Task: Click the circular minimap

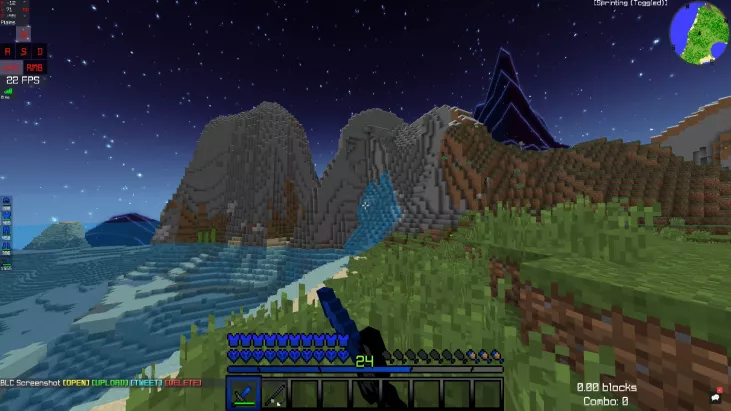Action: click(x=700, y=31)
